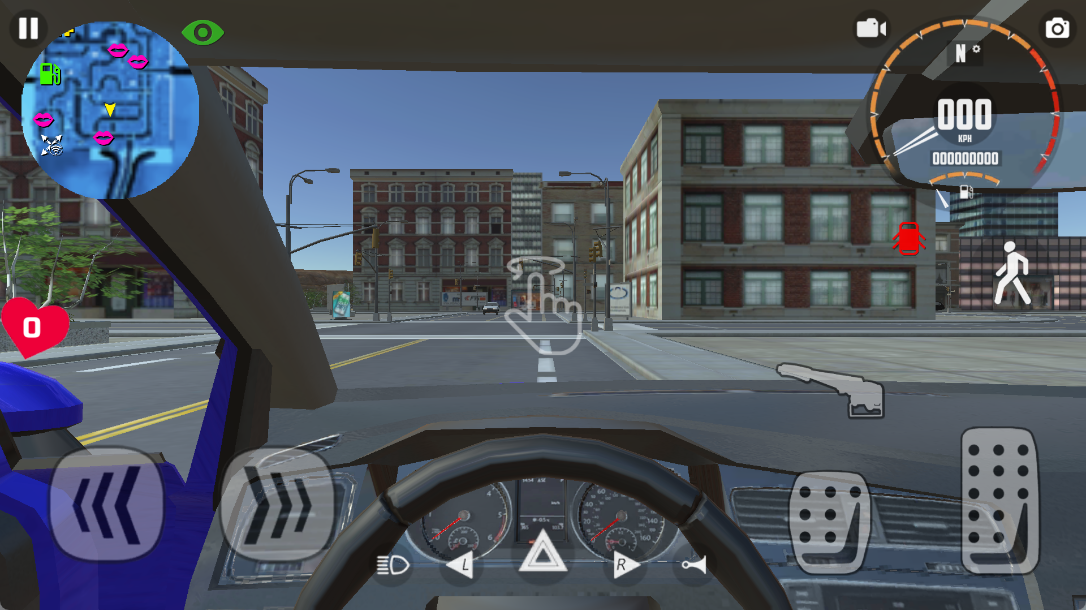This screenshot has width=1086, height=610.
Task: Toggle the handbrake lever
Action: click(x=834, y=388)
